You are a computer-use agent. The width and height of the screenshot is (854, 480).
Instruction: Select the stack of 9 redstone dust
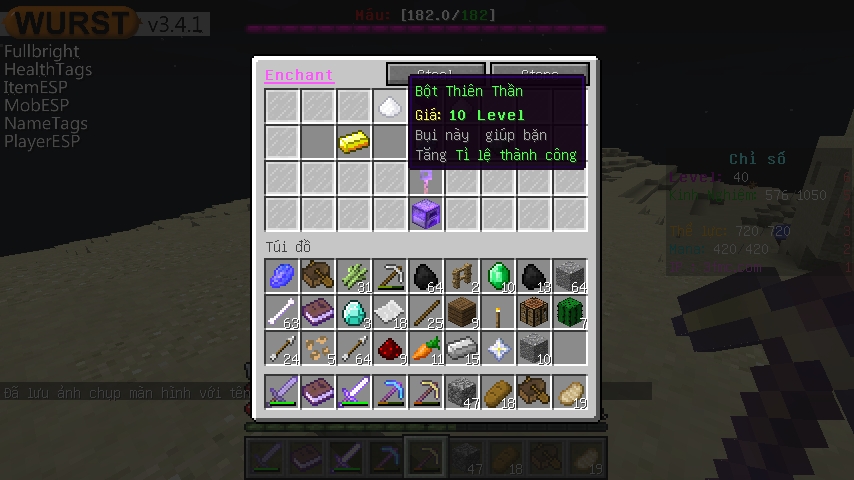390,348
